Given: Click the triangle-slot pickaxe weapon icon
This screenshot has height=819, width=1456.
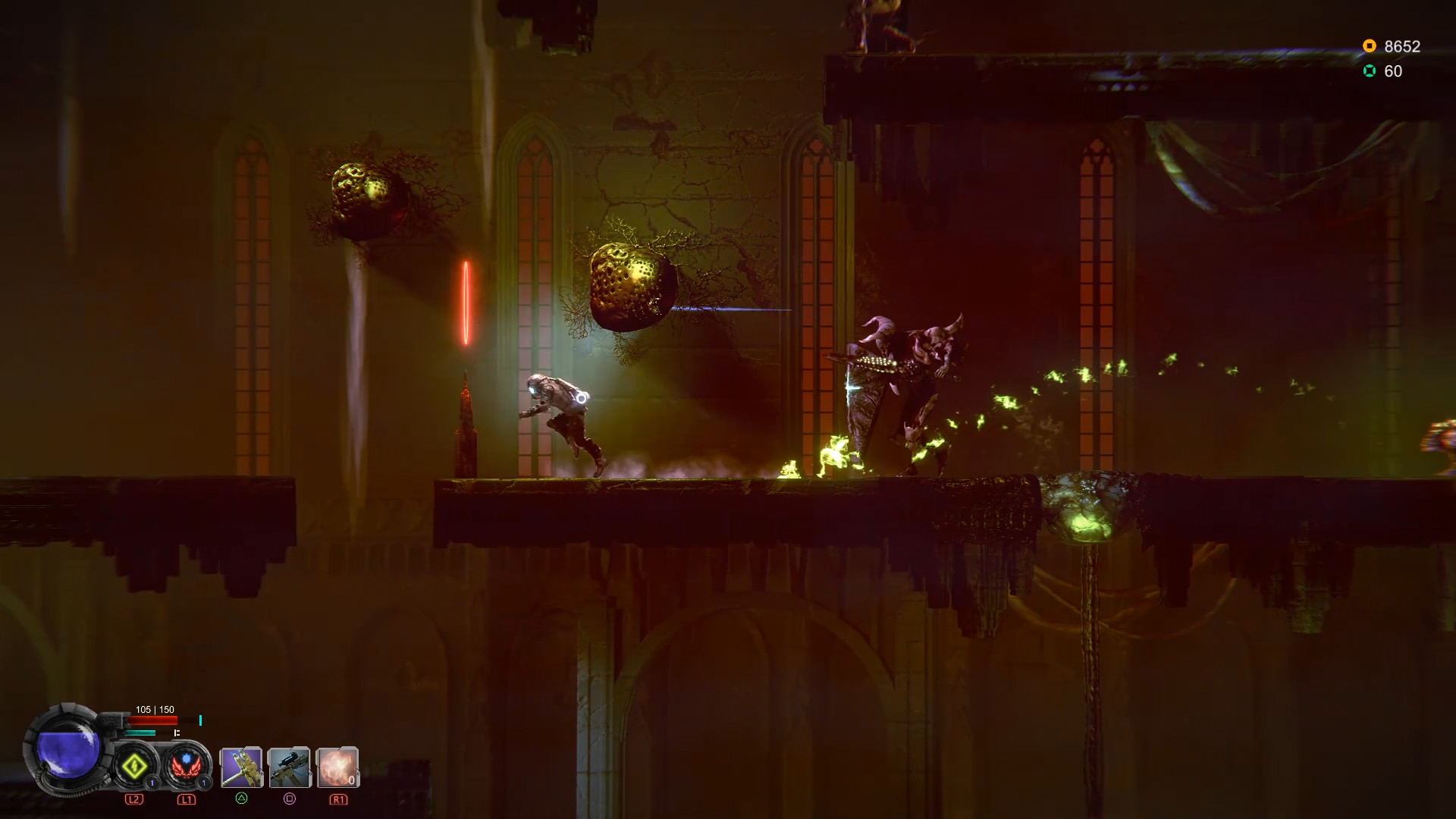Looking at the screenshot, I should (x=242, y=768).
